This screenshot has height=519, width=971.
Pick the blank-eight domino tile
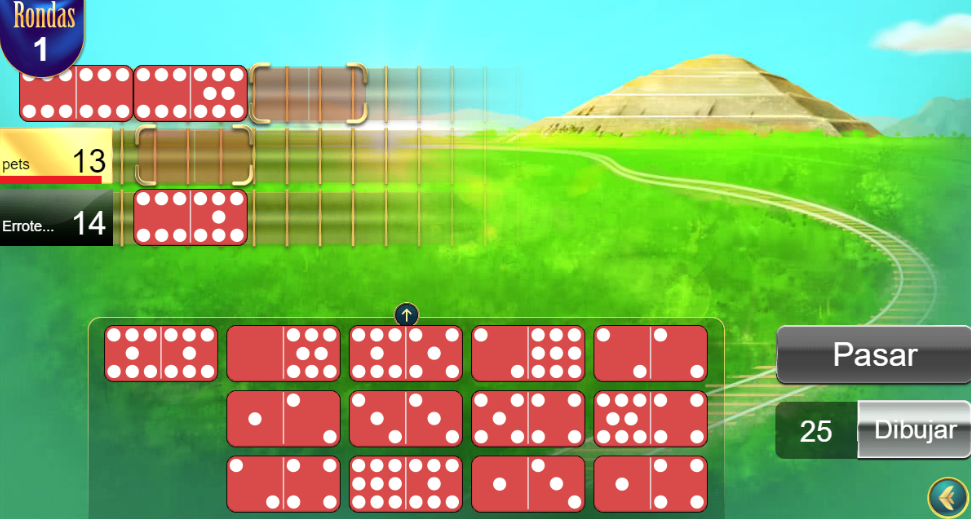283,354
